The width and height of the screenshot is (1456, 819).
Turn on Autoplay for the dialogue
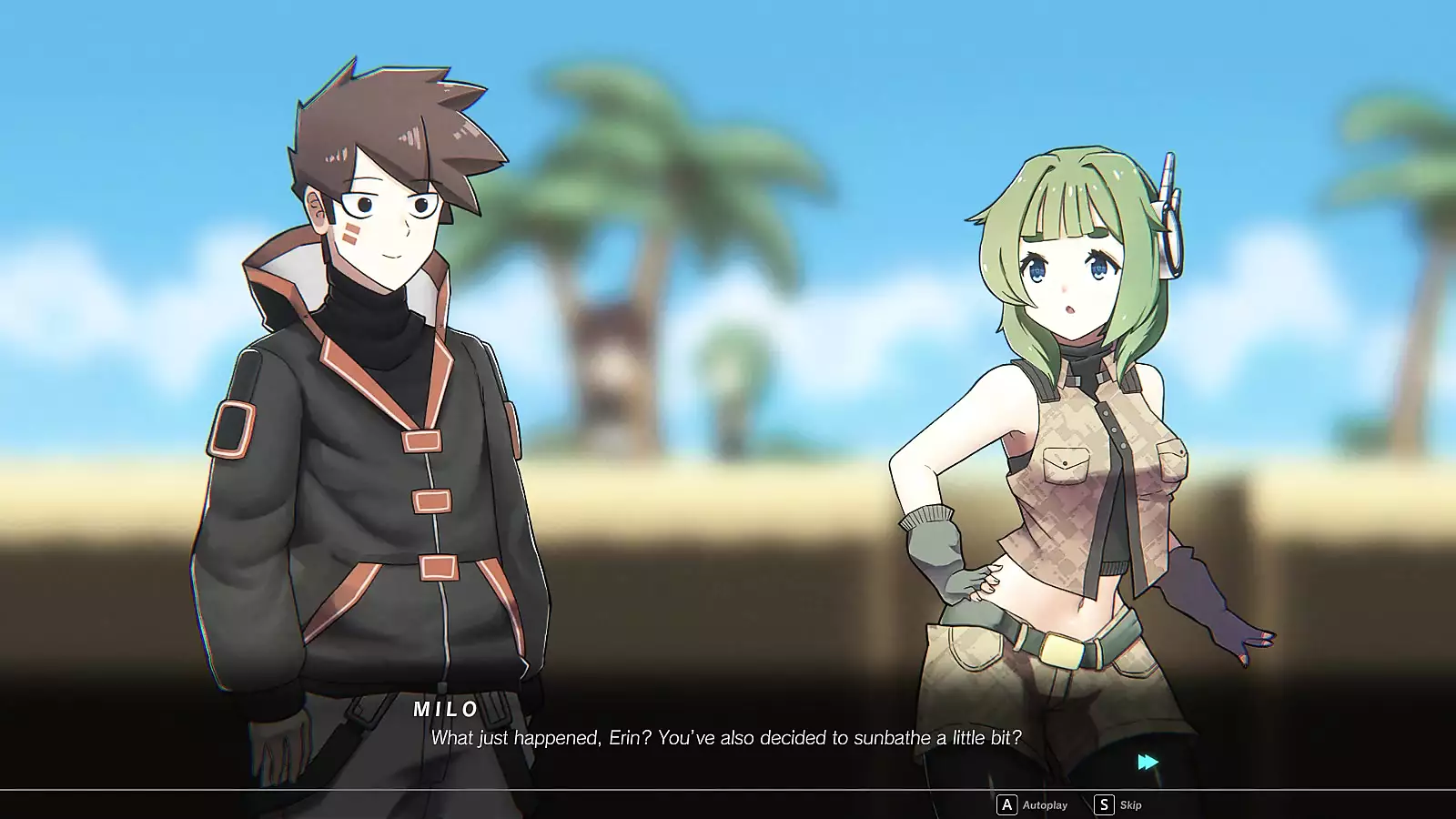point(1033,804)
